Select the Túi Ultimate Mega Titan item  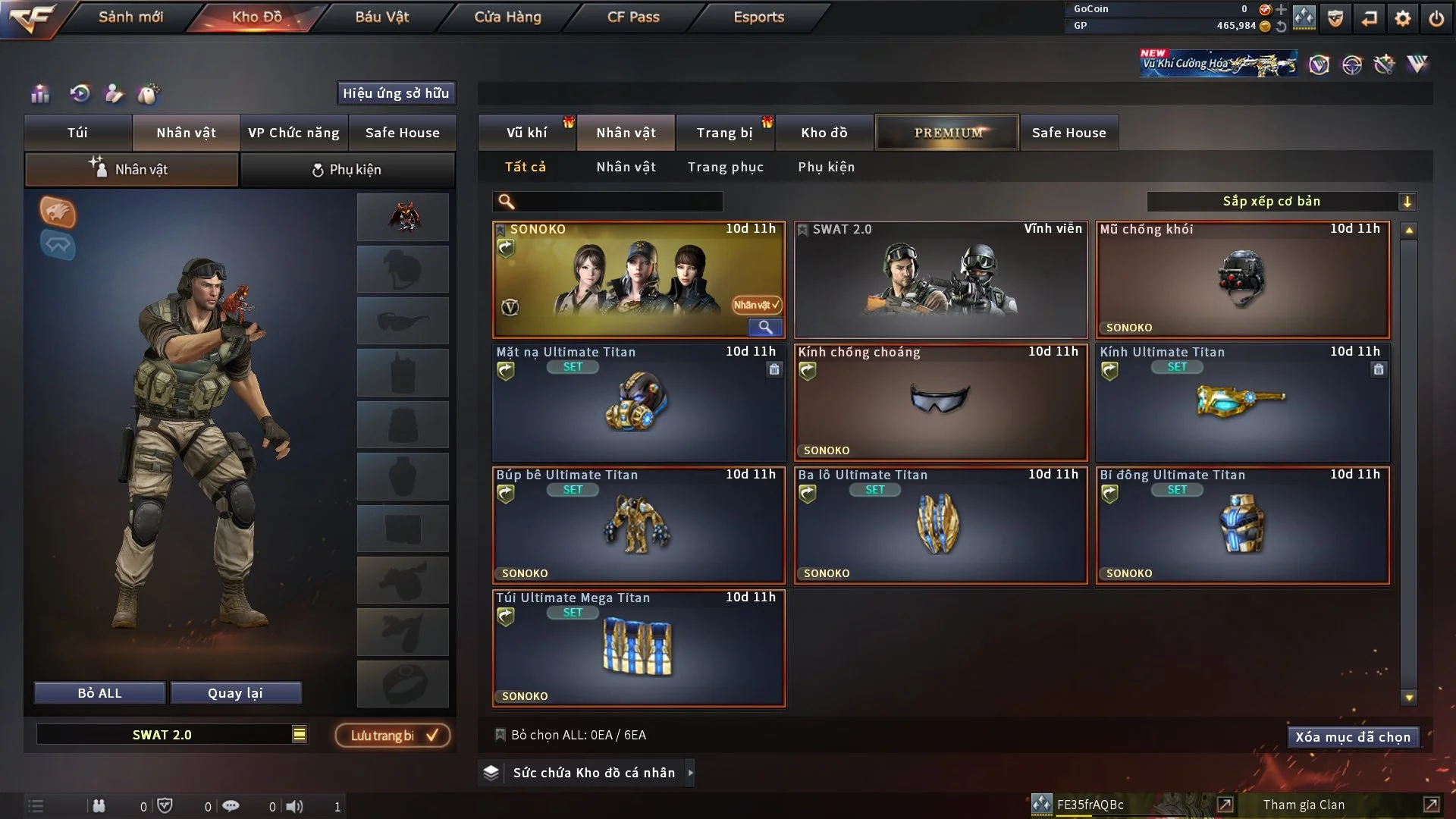pos(638,648)
